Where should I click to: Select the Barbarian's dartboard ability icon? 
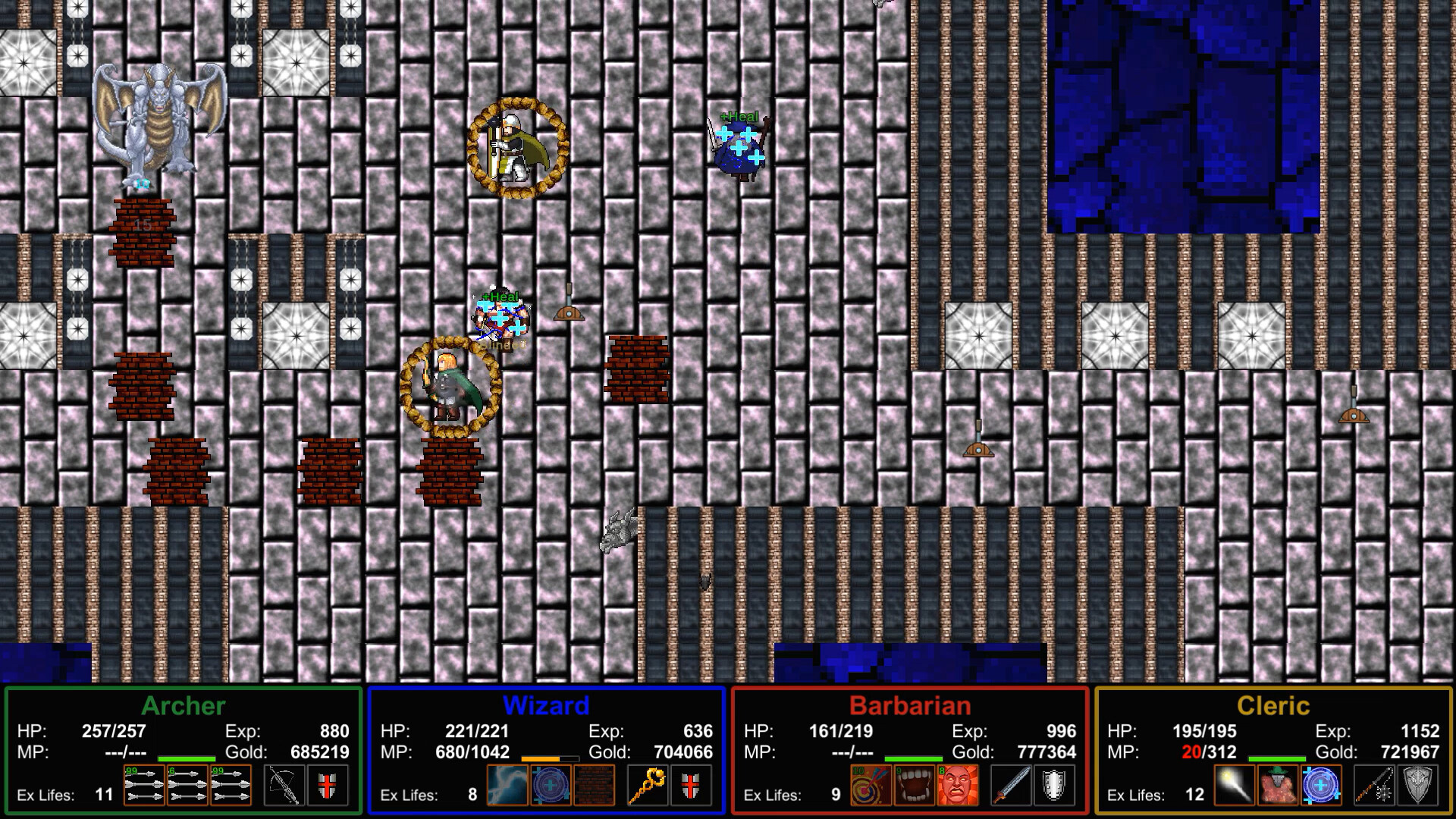coord(874,787)
